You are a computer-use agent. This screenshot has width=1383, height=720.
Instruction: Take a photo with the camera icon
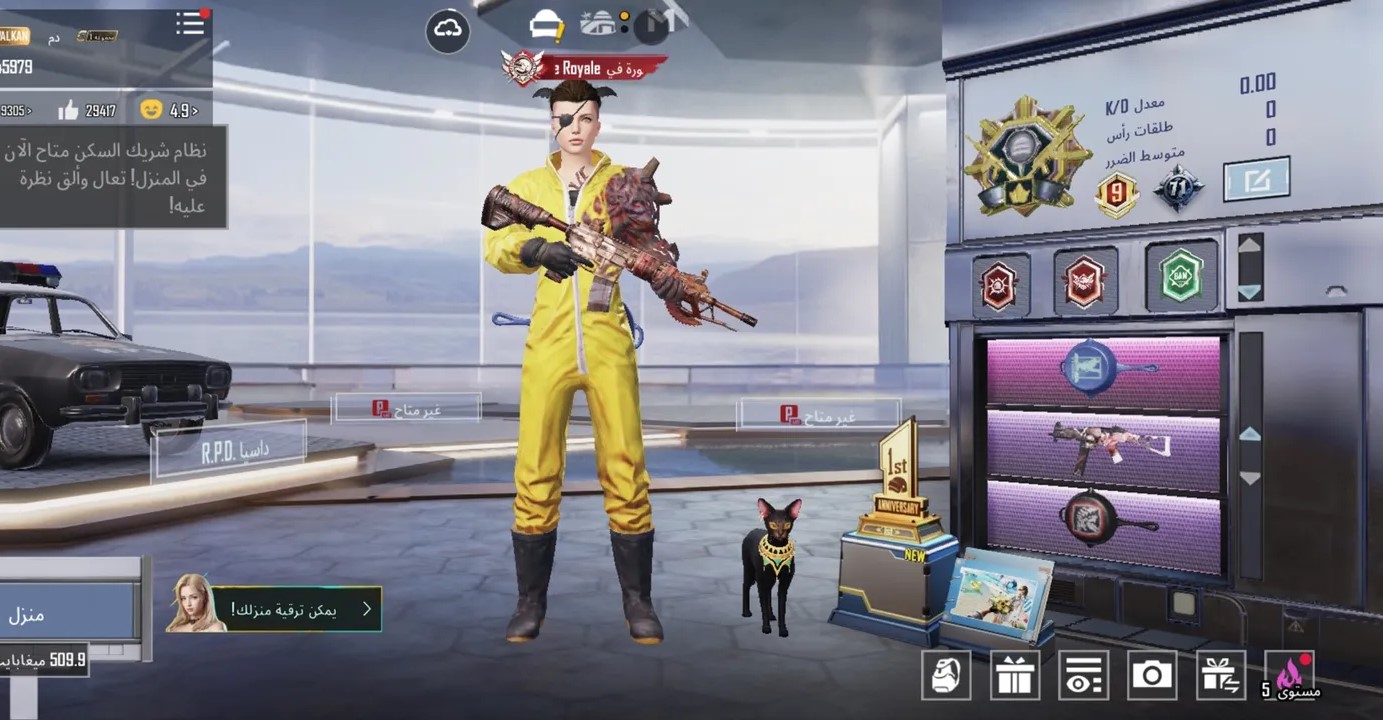1152,675
